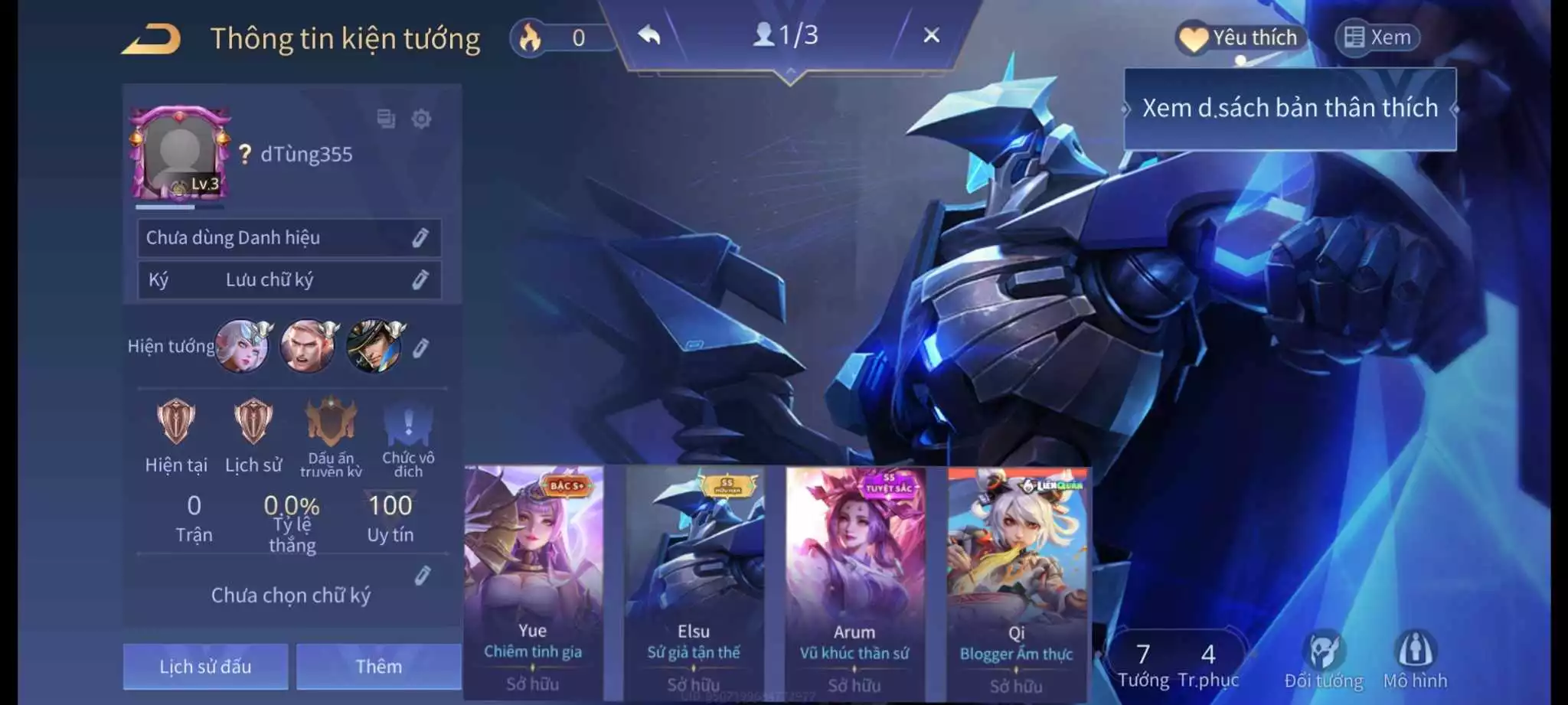The image size is (1568, 705).
Task: Close the party panel with the X
Action: pos(931,35)
